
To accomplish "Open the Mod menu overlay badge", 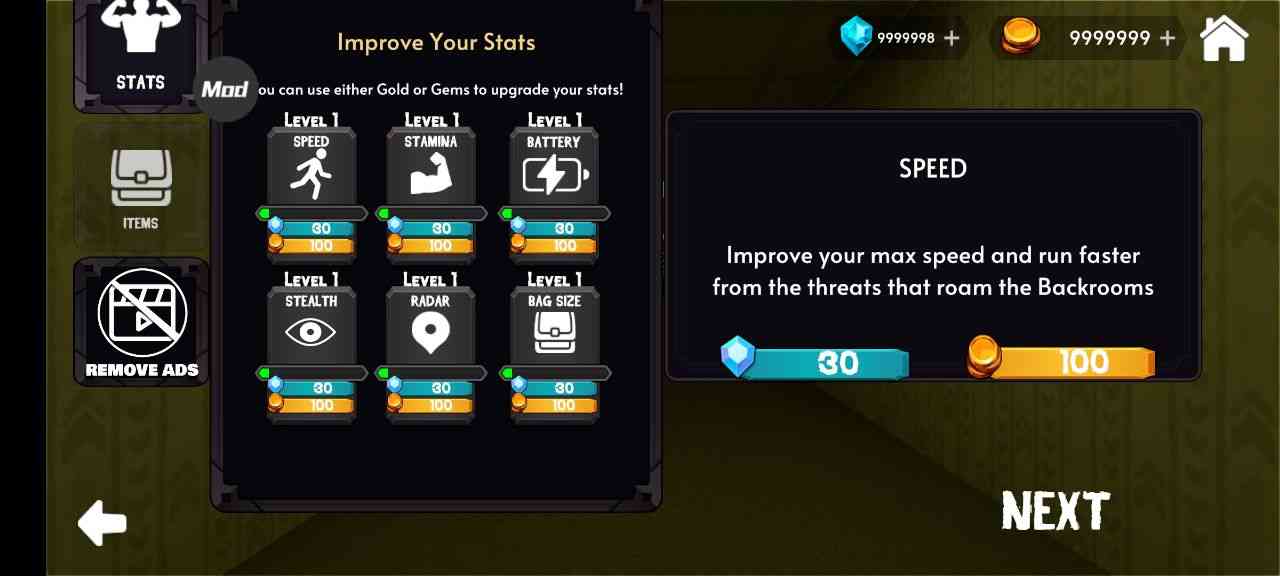I will coord(225,89).
